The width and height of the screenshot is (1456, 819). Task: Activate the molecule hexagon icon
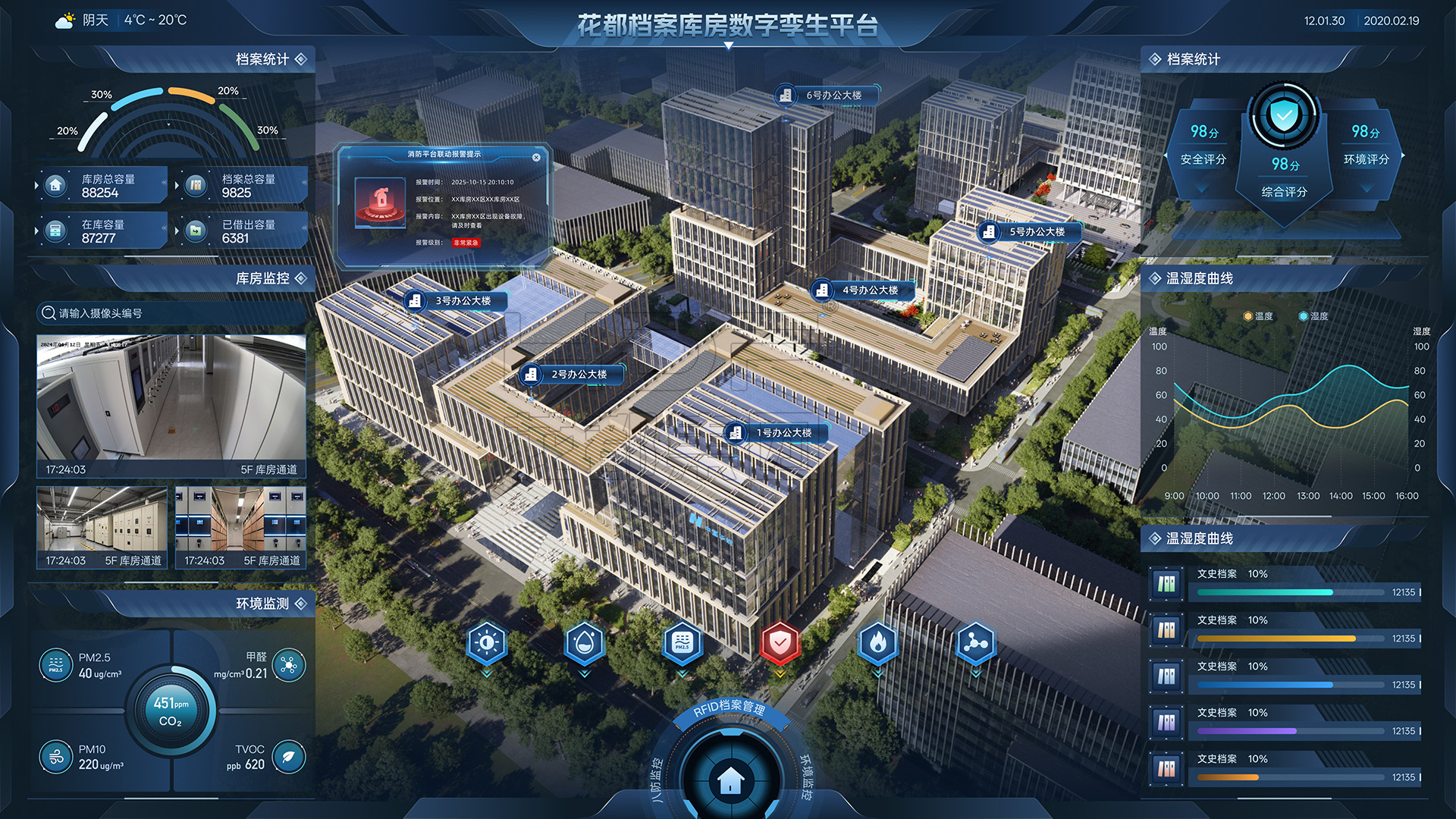[975, 643]
